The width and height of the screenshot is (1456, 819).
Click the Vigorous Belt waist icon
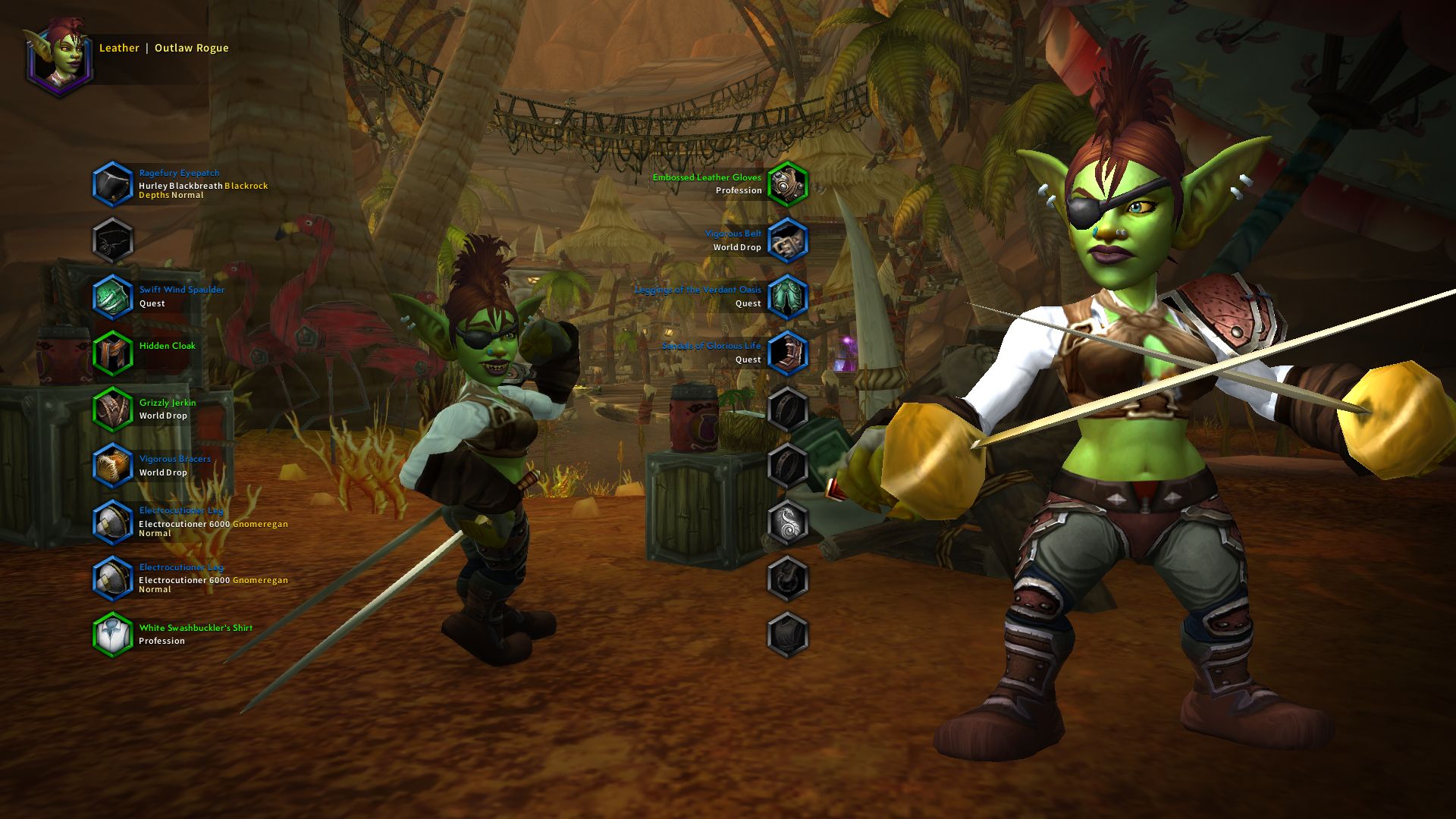[789, 240]
